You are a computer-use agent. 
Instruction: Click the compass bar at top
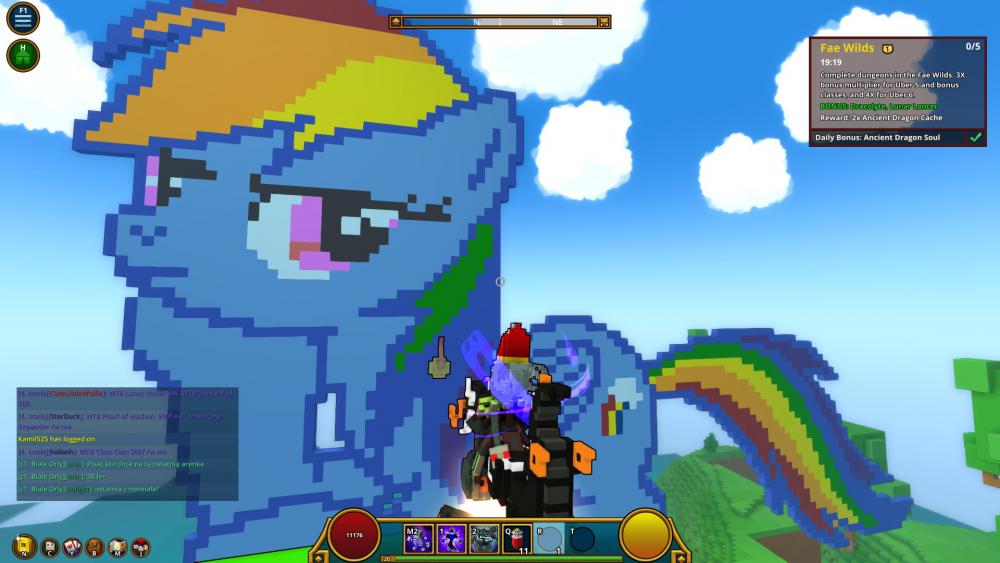(x=500, y=21)
